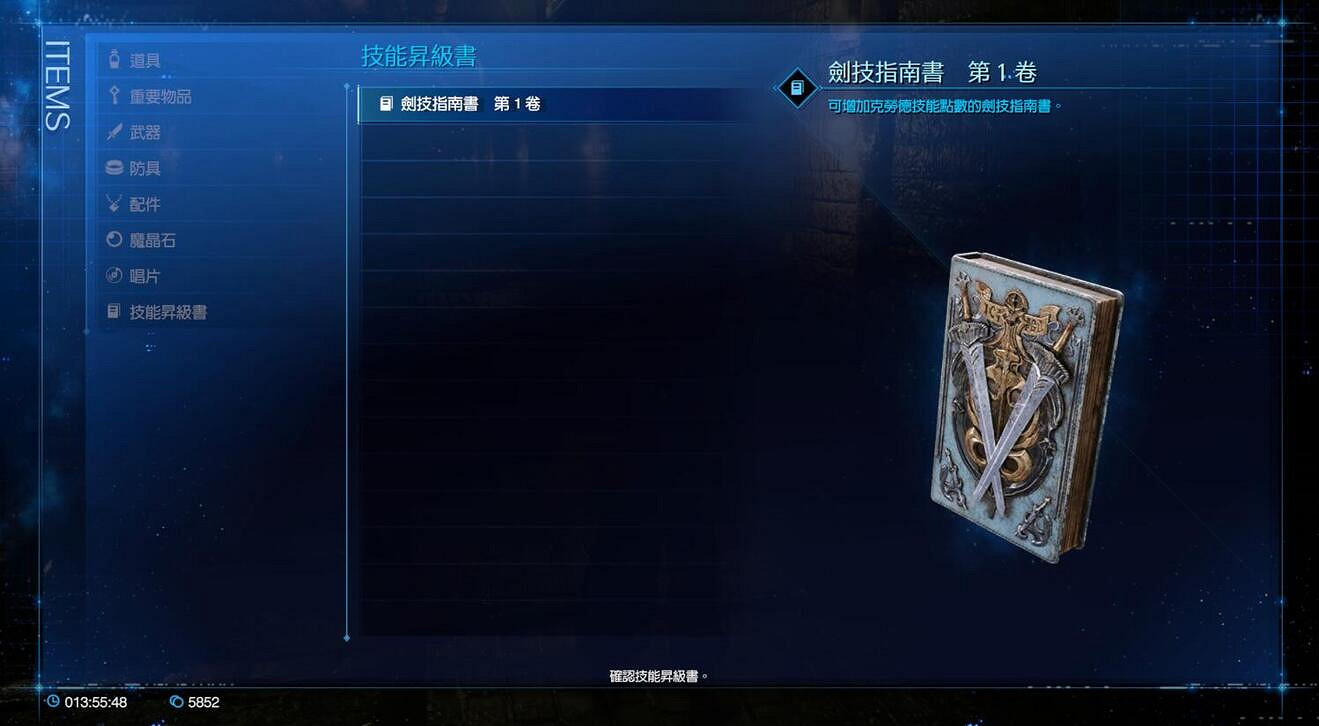Screen dimensions: 1319x726
Task: Open the 唱片 music disc icon
Action: coord(113,275)
